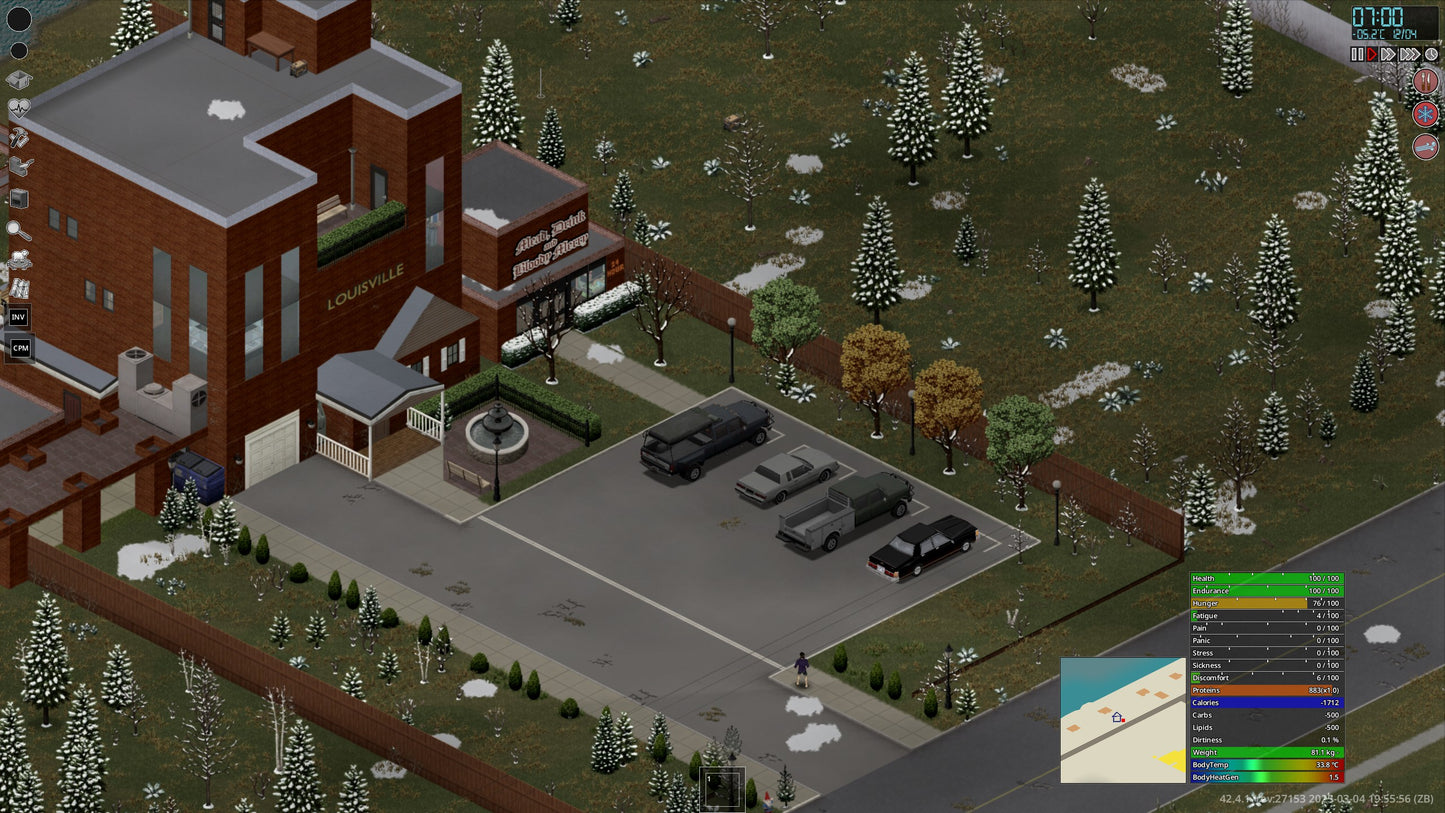Click the drowsy moodle icon

click(1424, 146)
